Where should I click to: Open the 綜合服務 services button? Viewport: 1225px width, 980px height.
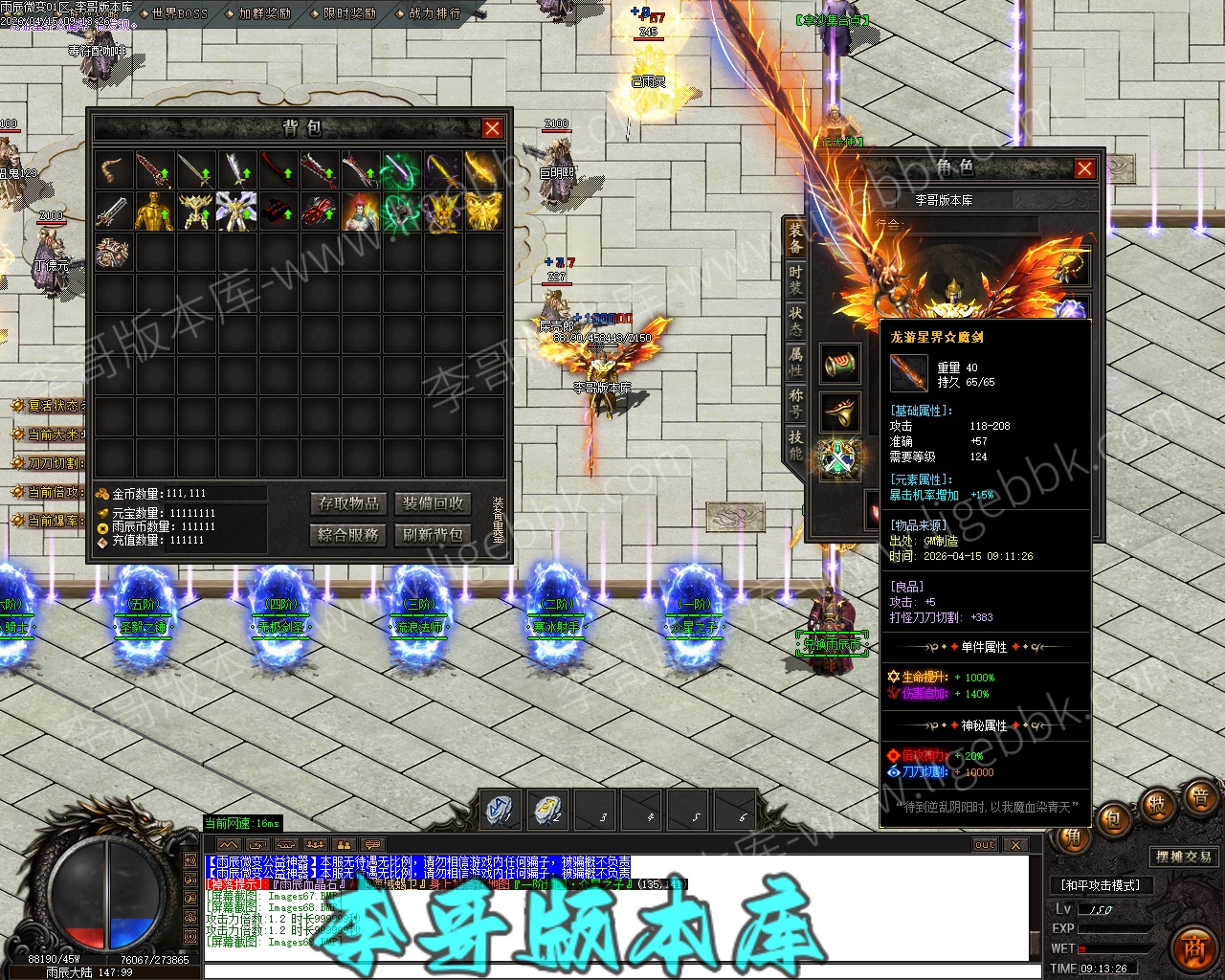(349, 534)
